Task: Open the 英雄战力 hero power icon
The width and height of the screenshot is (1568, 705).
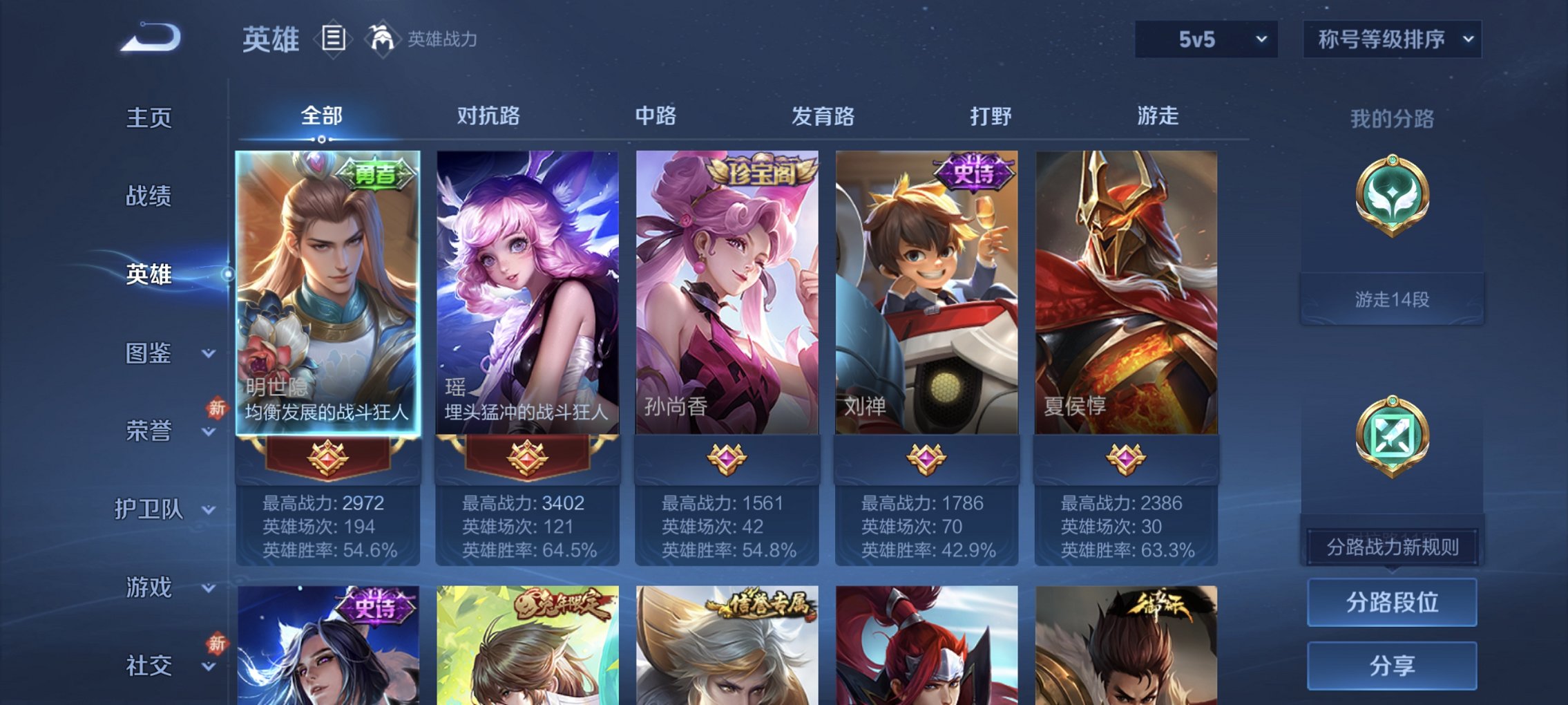Action: point(380,39)
